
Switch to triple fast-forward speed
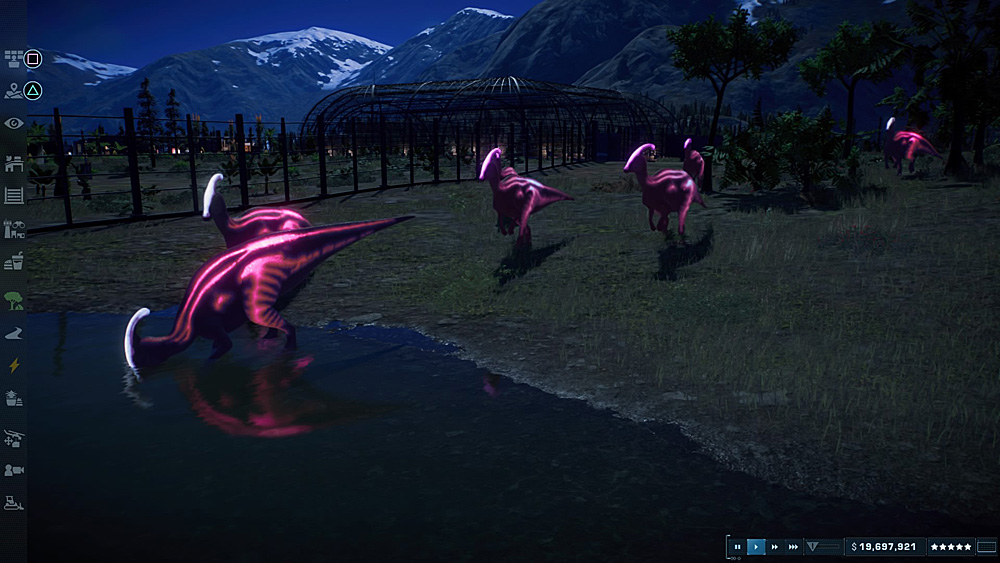click(x=793, y=547)
